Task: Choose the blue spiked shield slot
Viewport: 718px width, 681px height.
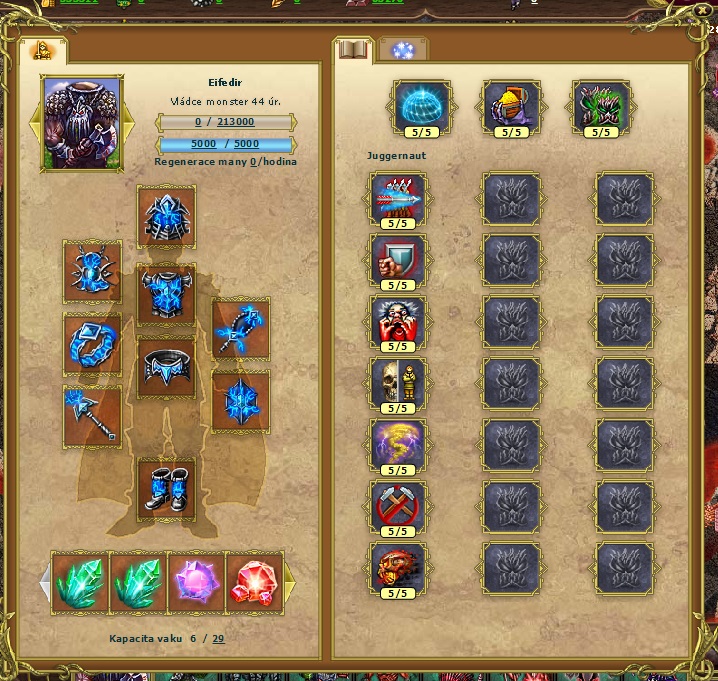Action: click(240, 401)
